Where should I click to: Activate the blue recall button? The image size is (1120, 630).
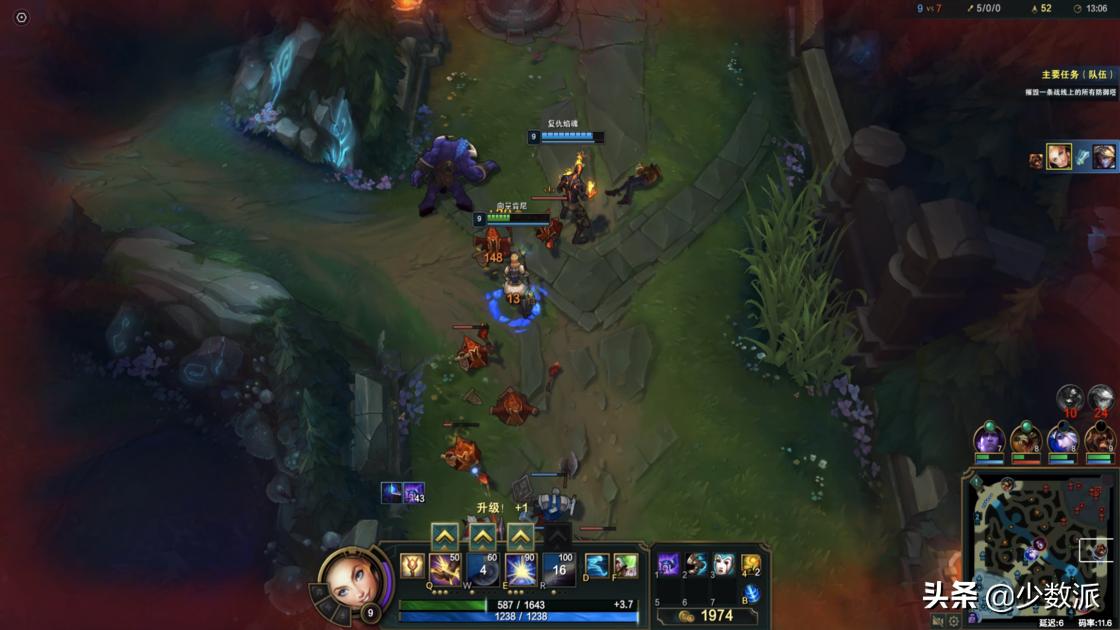tap(751, 594)
